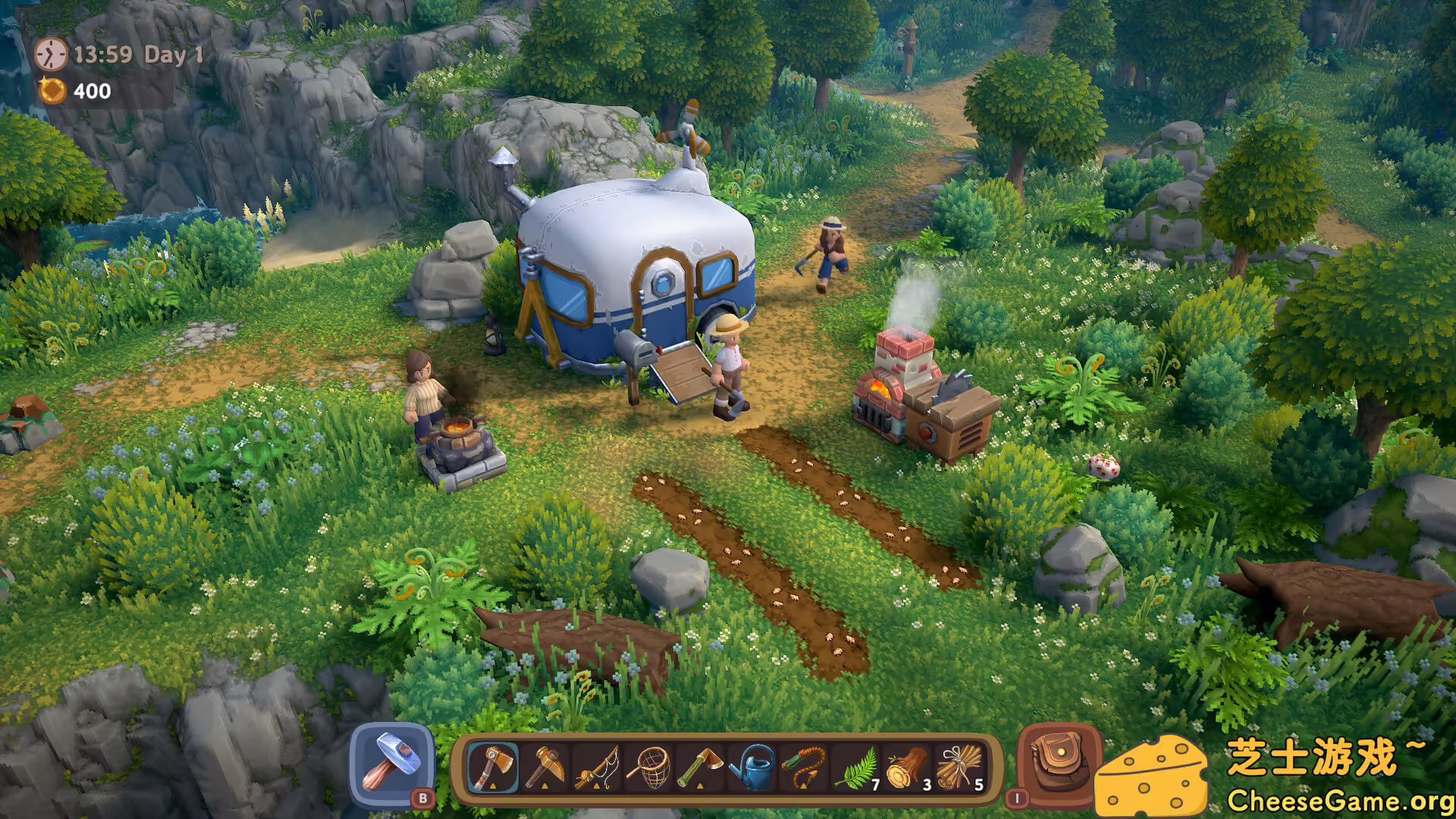Select the wood log stack
The width and height of the screenshot is (1456, 819).
[908, 767]
